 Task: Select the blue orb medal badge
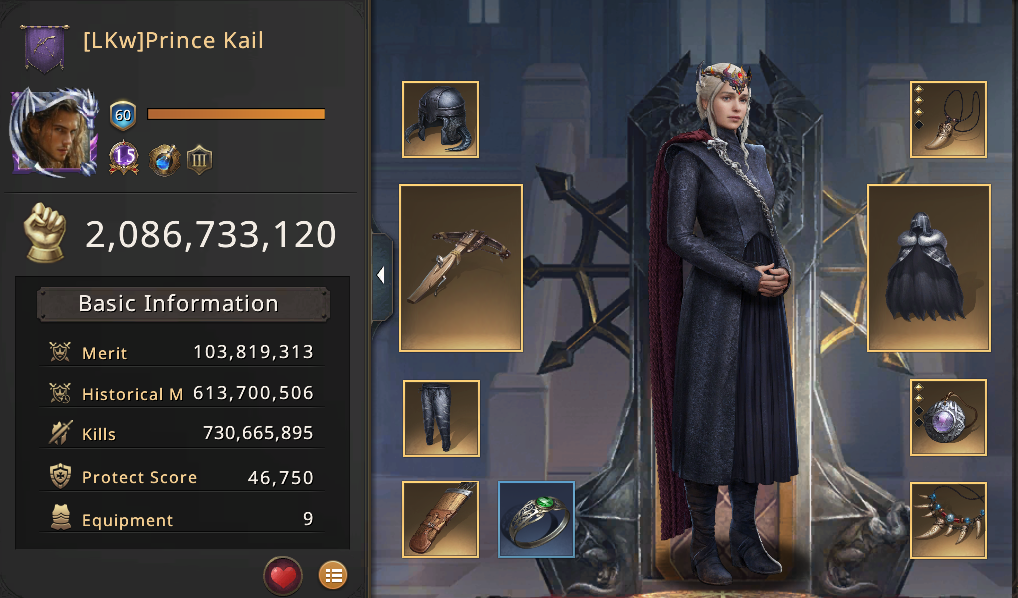pos(164,159)
